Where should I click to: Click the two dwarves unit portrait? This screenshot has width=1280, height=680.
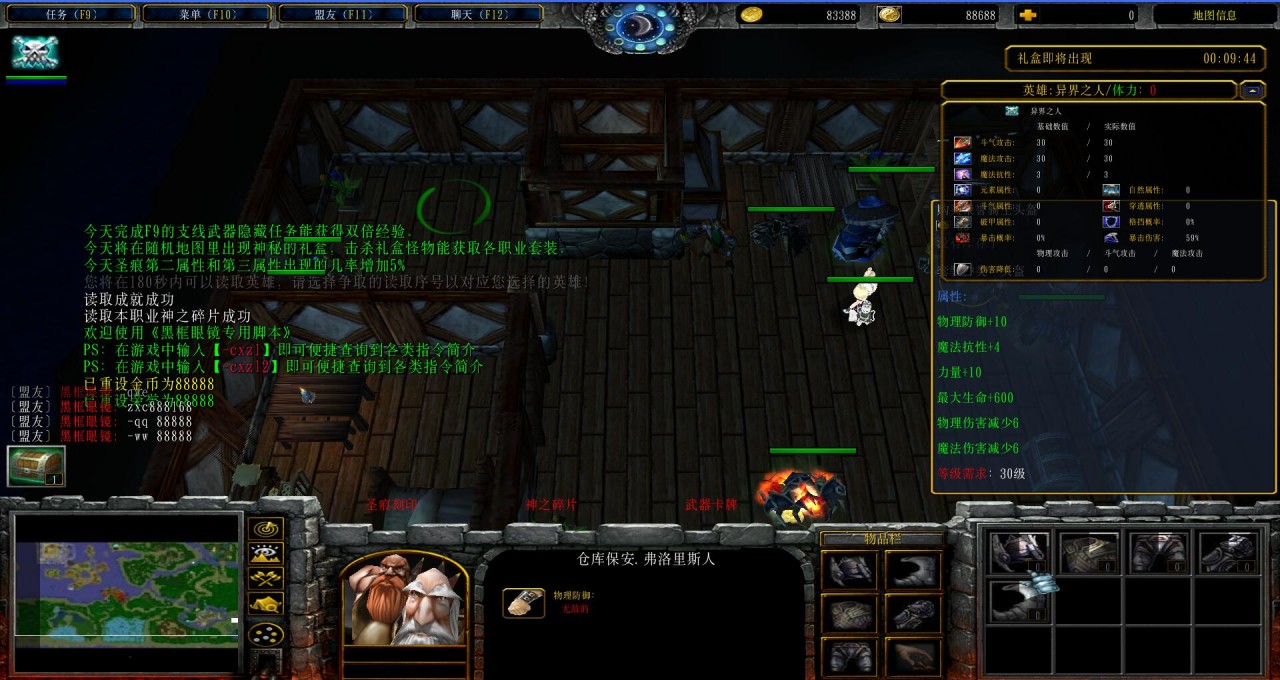click(404, 598)
